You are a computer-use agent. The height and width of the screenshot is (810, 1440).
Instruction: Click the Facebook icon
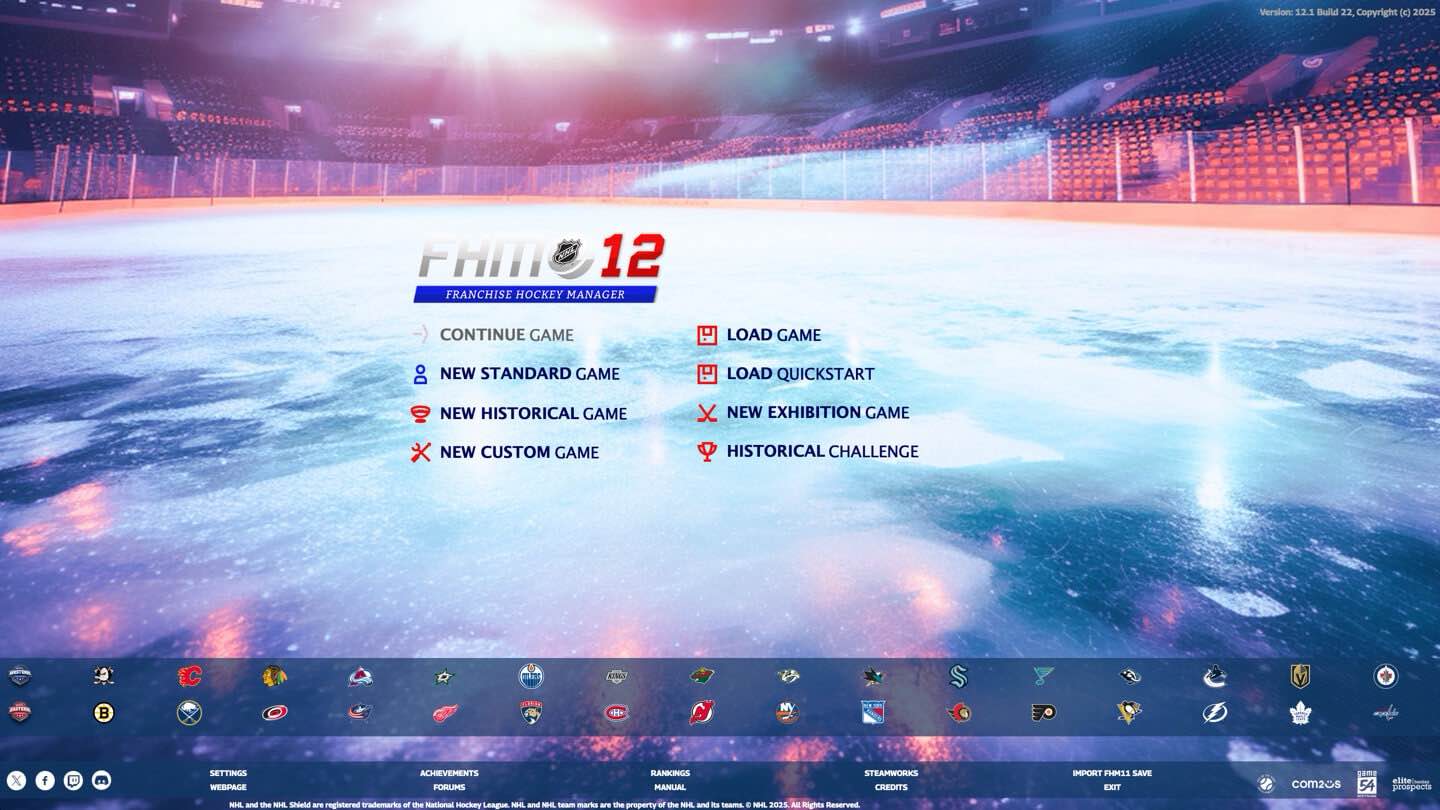pyautogui.click(x=44, y=779)
